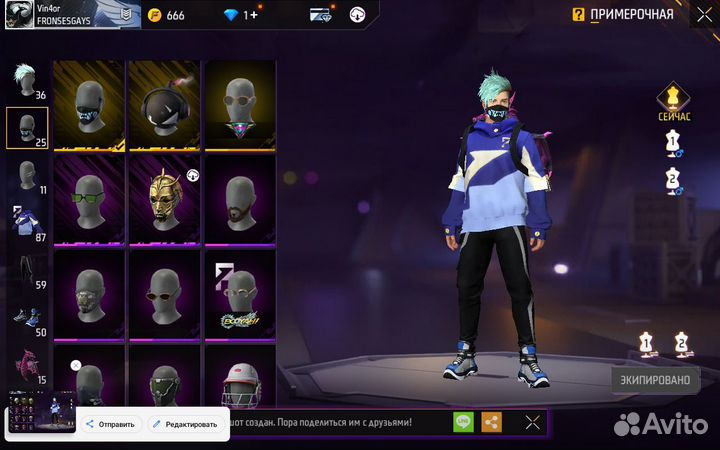This screenshot has width=720, height=450.
Task: Share the screenshot via the green LINE icon
Action: pos(463,422)
